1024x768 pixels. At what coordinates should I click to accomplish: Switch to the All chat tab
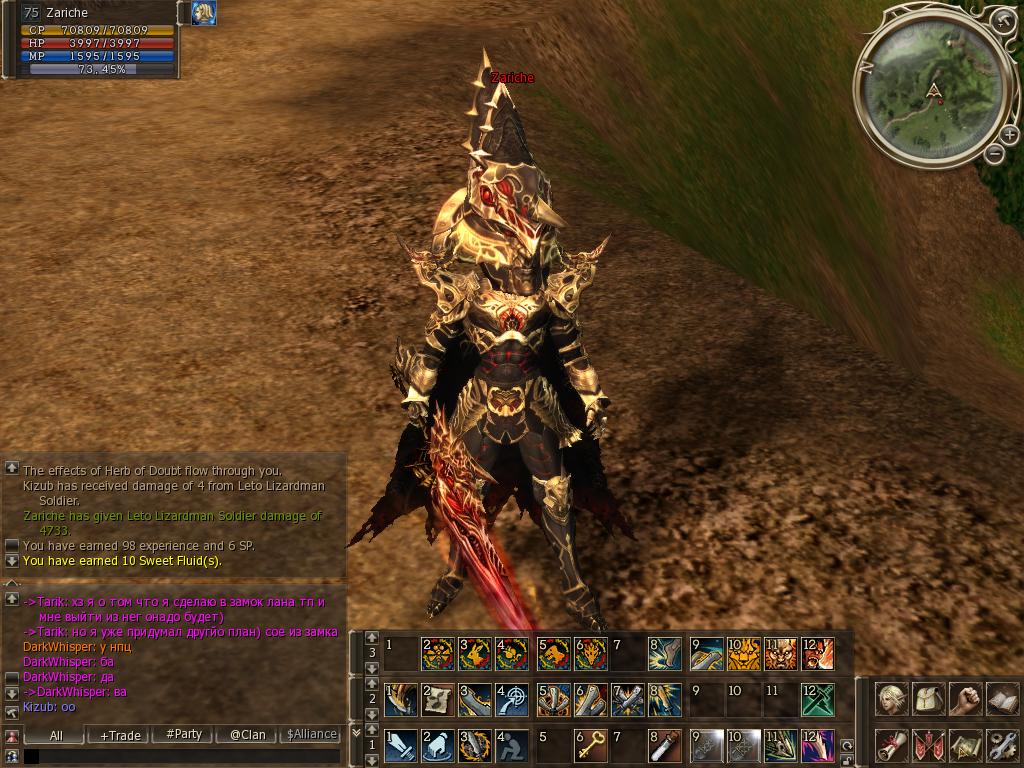coord(56,734)
